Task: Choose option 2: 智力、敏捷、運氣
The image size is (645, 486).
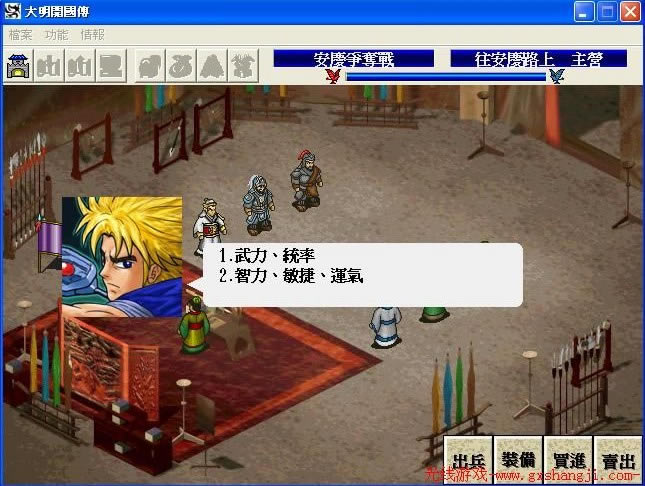Action: pos(291,274)
